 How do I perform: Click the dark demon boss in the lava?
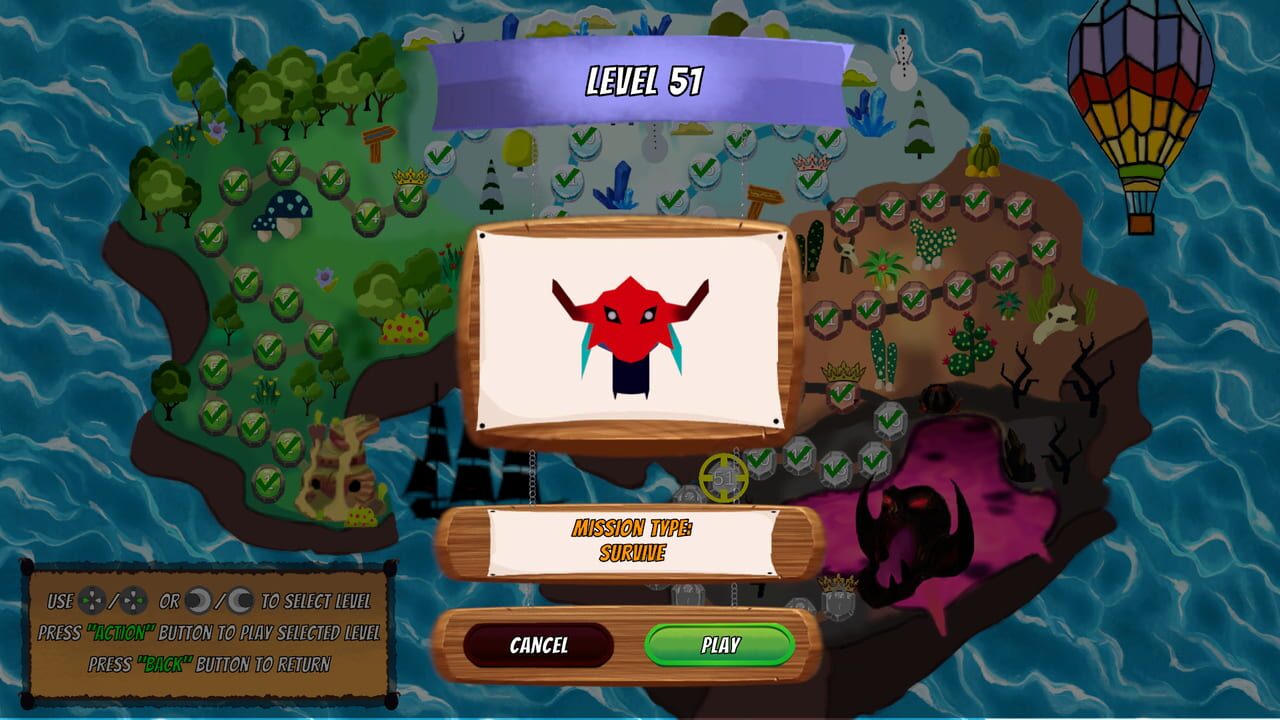click(x=910, y=530)
